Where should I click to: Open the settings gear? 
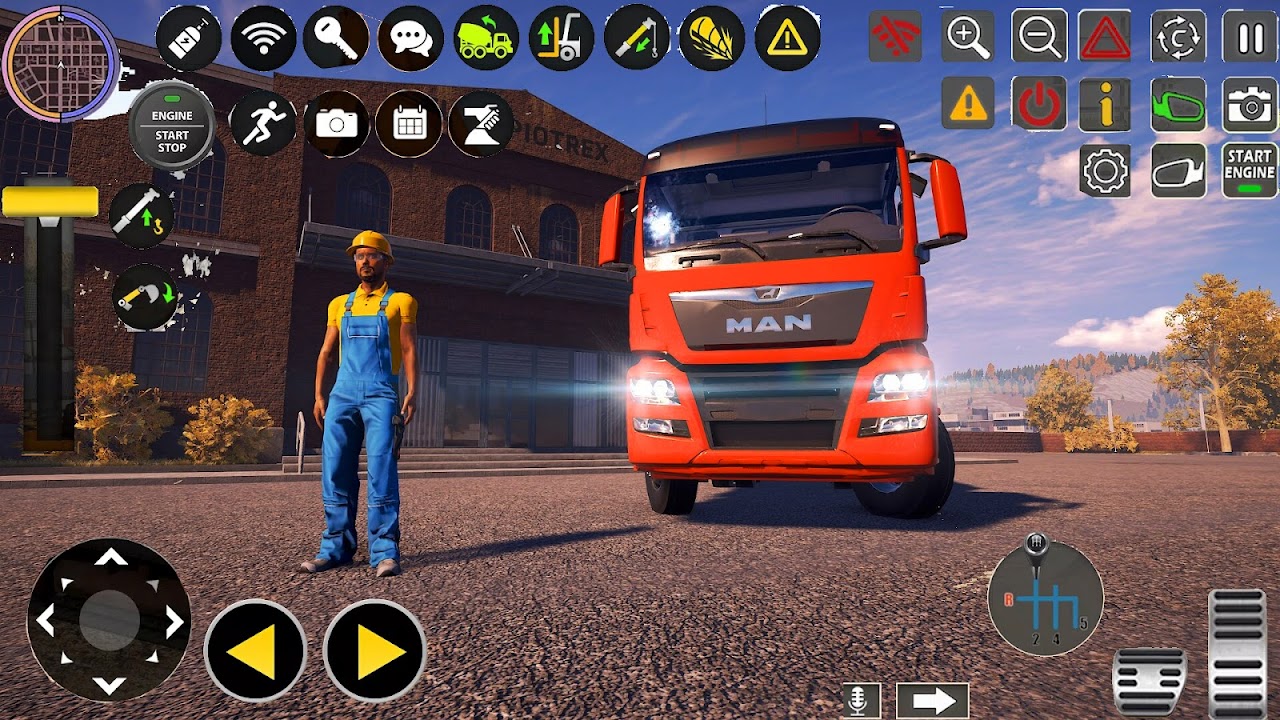(x=1105, y=171)
